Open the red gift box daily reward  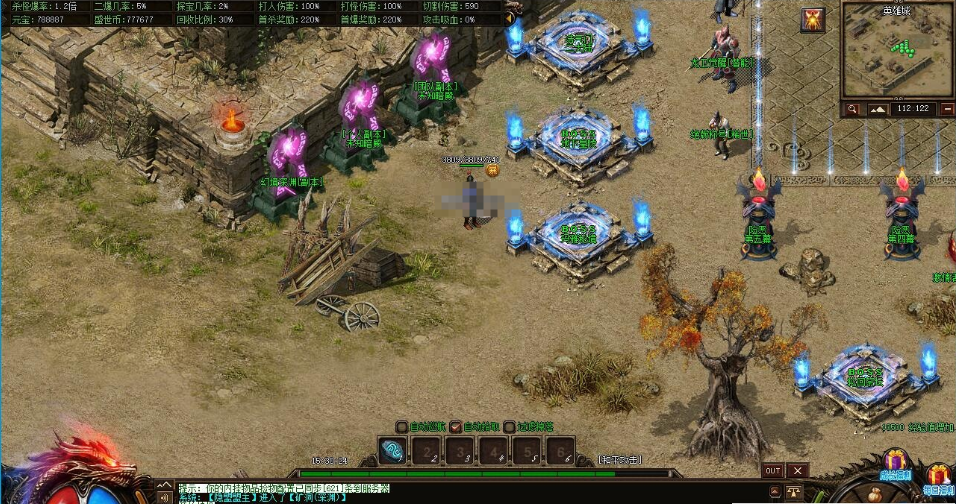pyautogui.click(x=938, y=476)
